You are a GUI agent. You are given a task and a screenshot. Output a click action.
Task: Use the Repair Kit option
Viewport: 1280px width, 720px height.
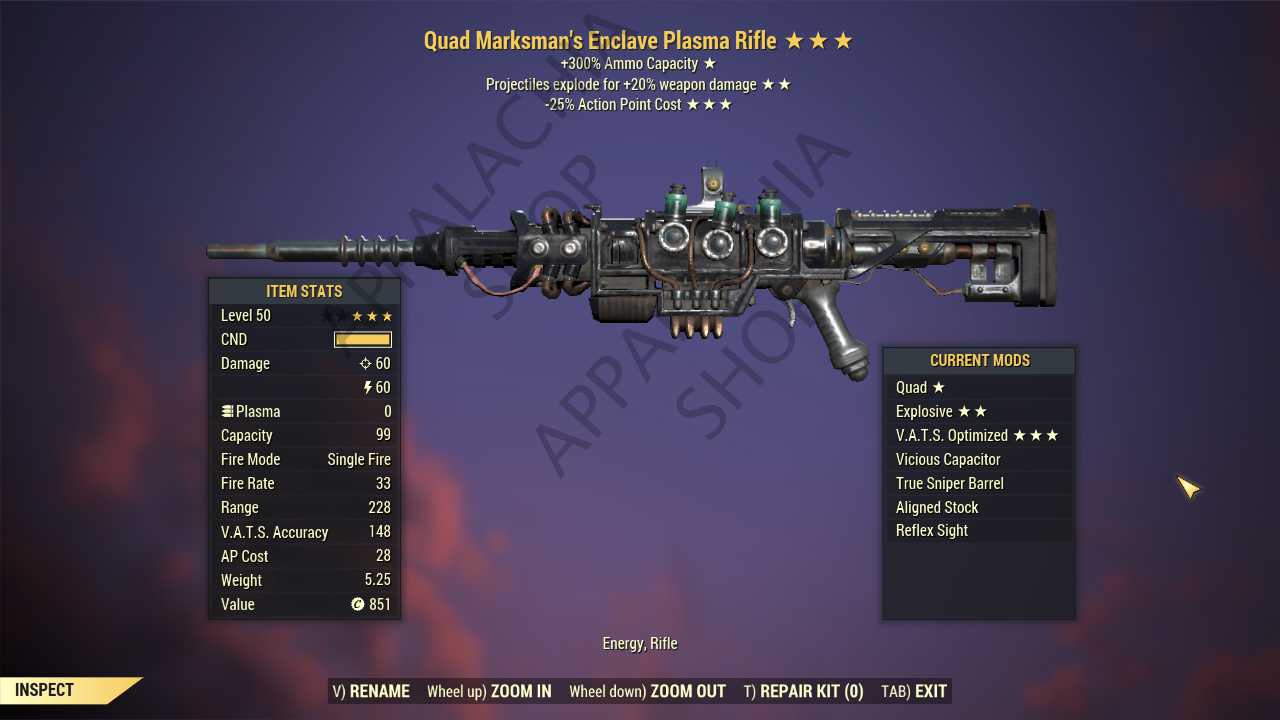tap(803, 691)
